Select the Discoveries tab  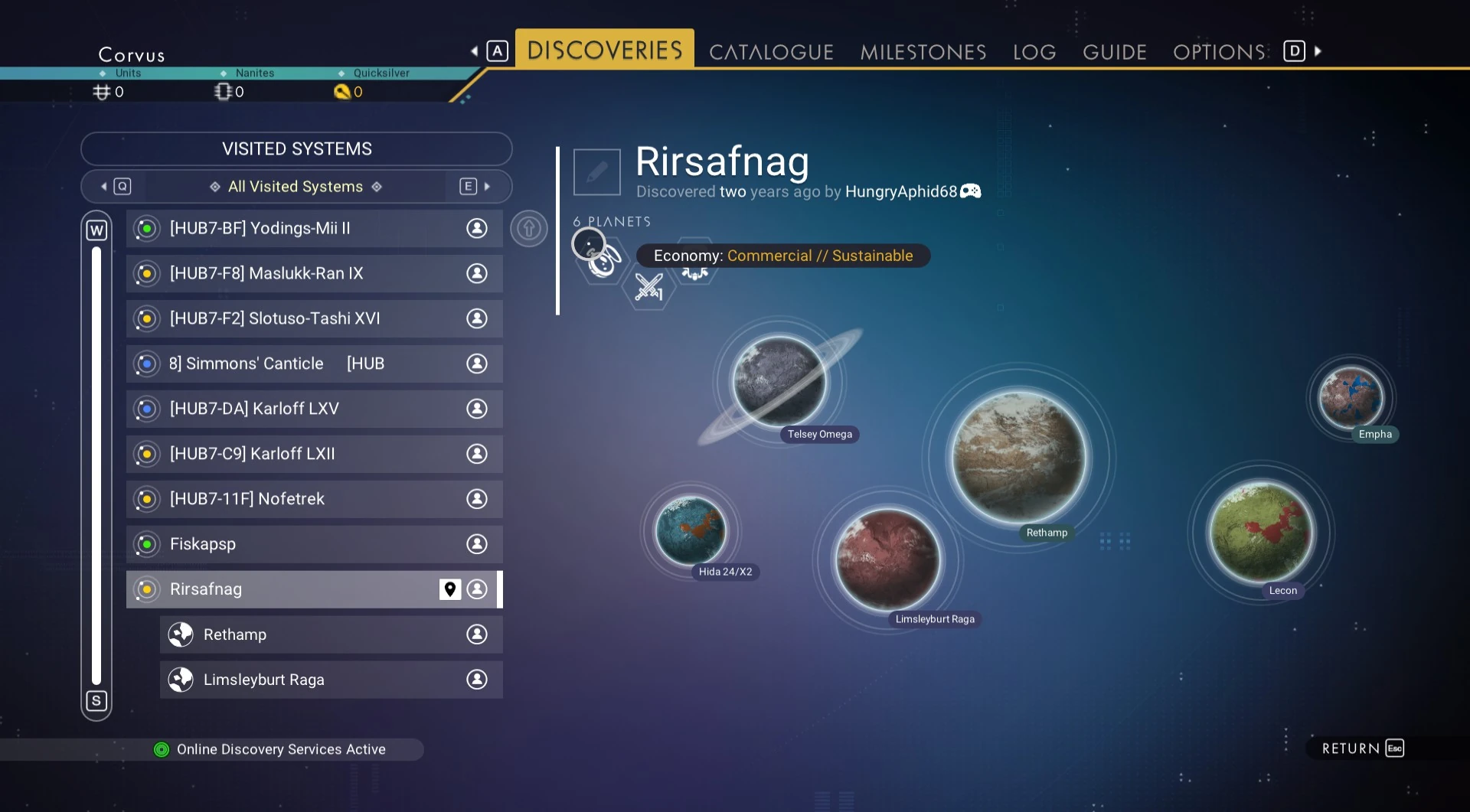pos(604,51)
